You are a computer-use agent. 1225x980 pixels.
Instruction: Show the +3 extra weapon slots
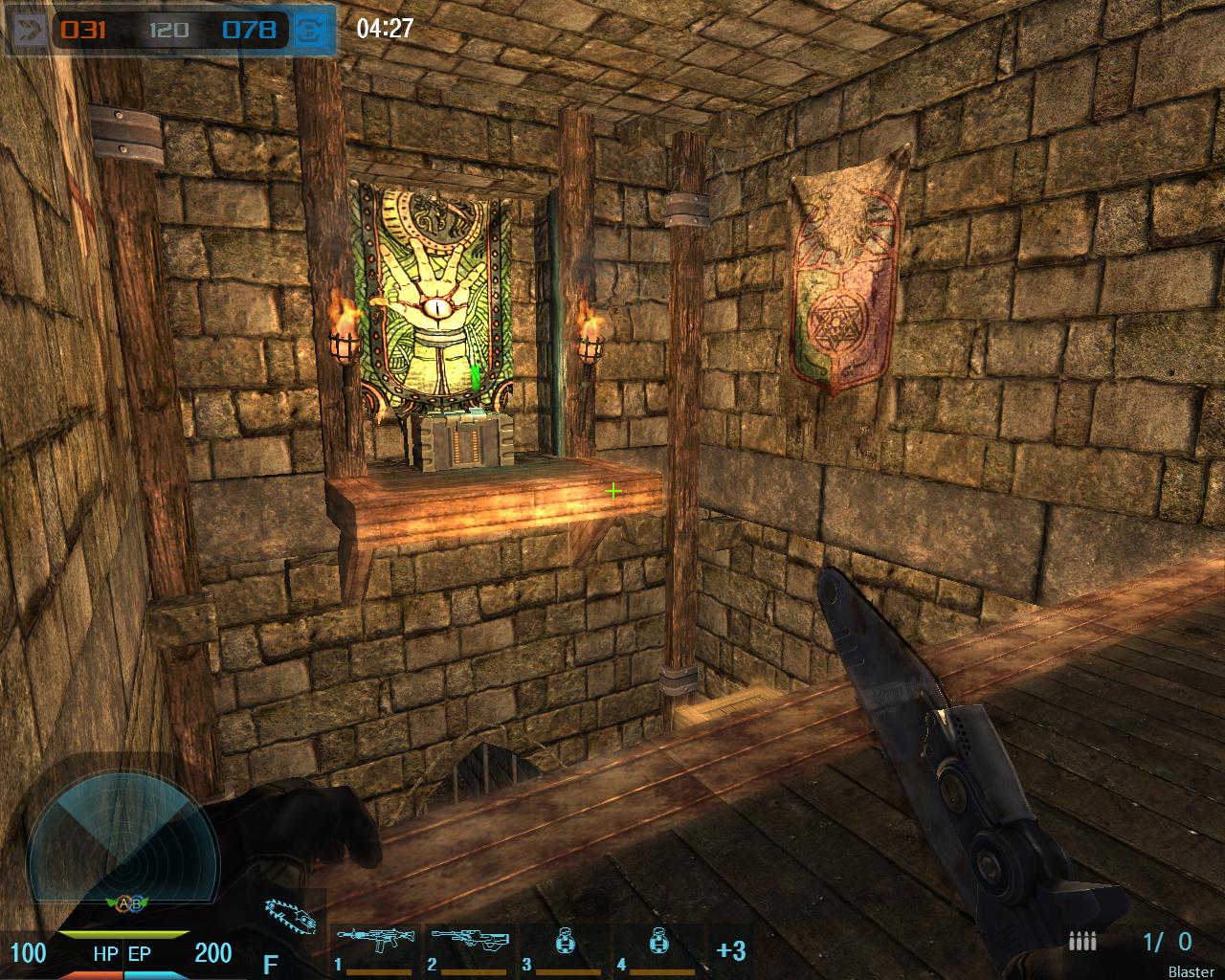(730, 950)
